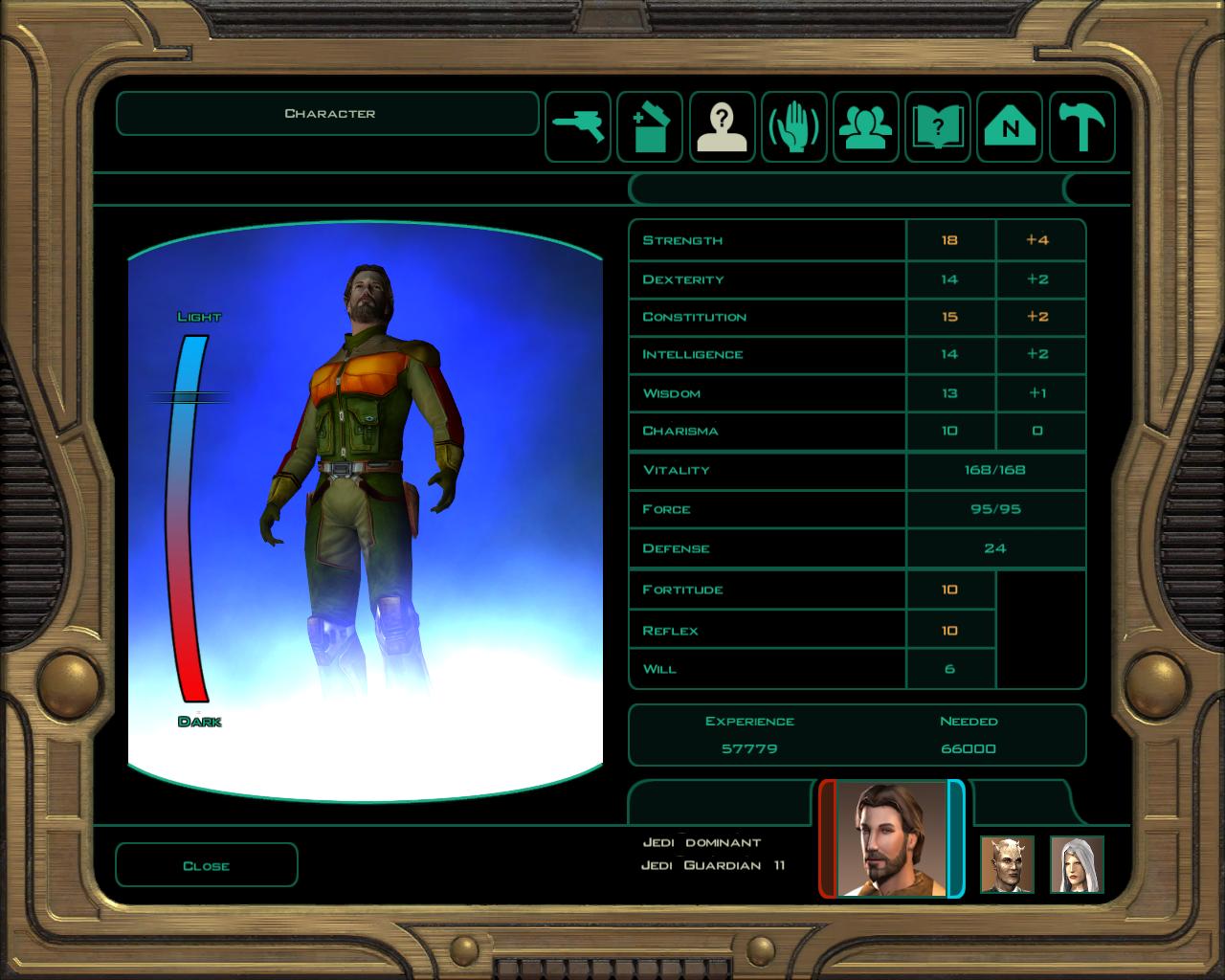
Task: Switch to the horned Zabrak companion portrait
Action: click(1007, 864)
